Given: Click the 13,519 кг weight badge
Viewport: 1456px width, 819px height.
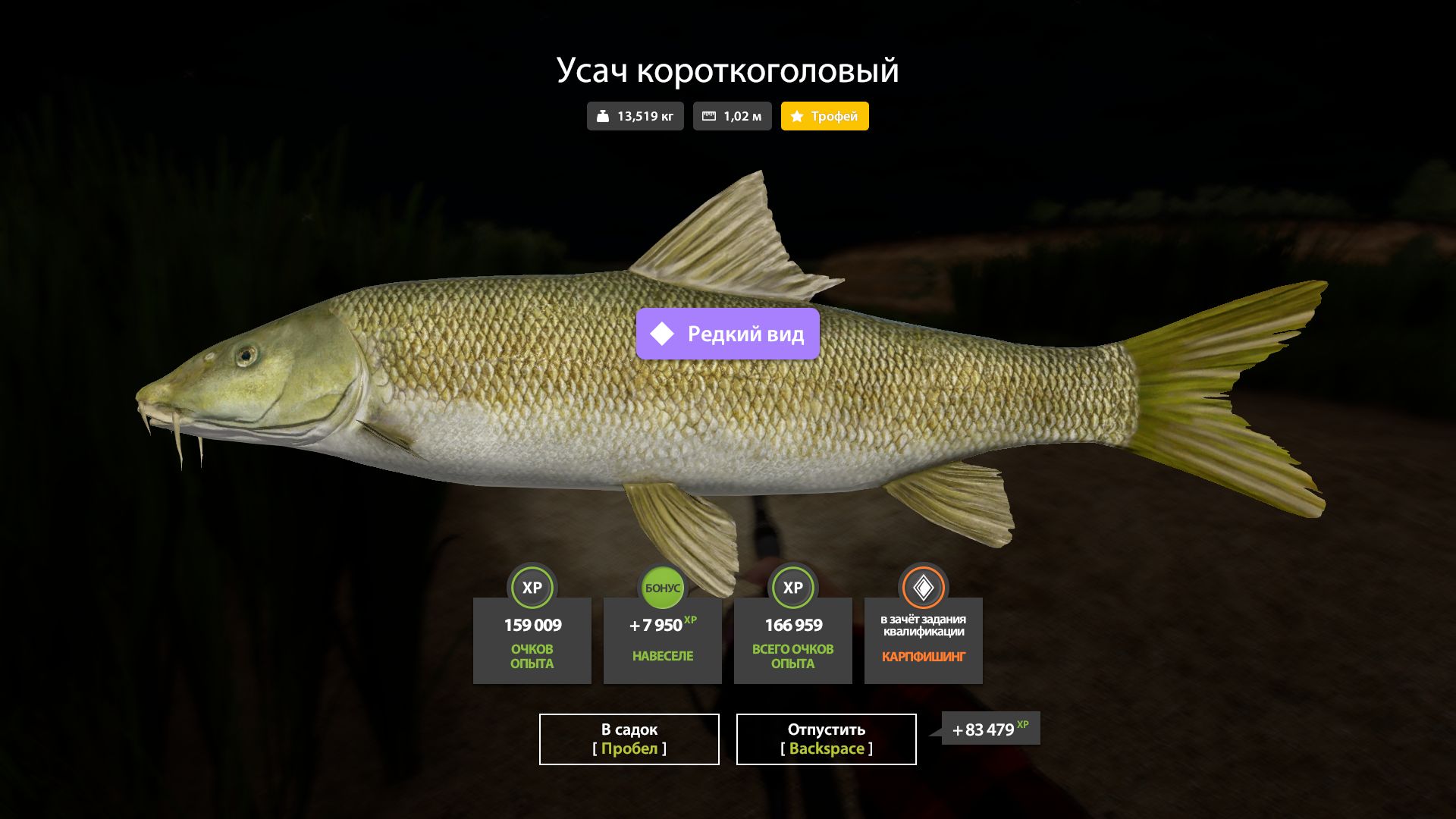Looking at the screenshot, I should pyautogui.click(x=635, y=116).
